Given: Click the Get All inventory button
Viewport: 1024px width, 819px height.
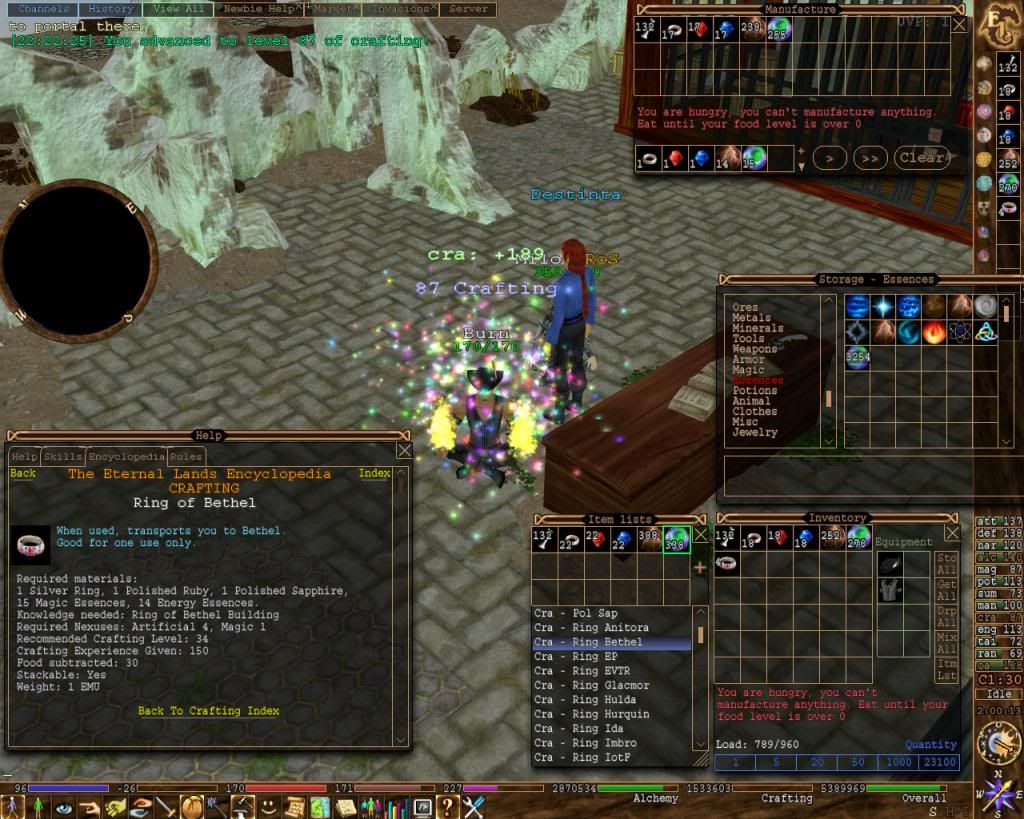Looking at the screenshot, I should click(x=946, y=591).
